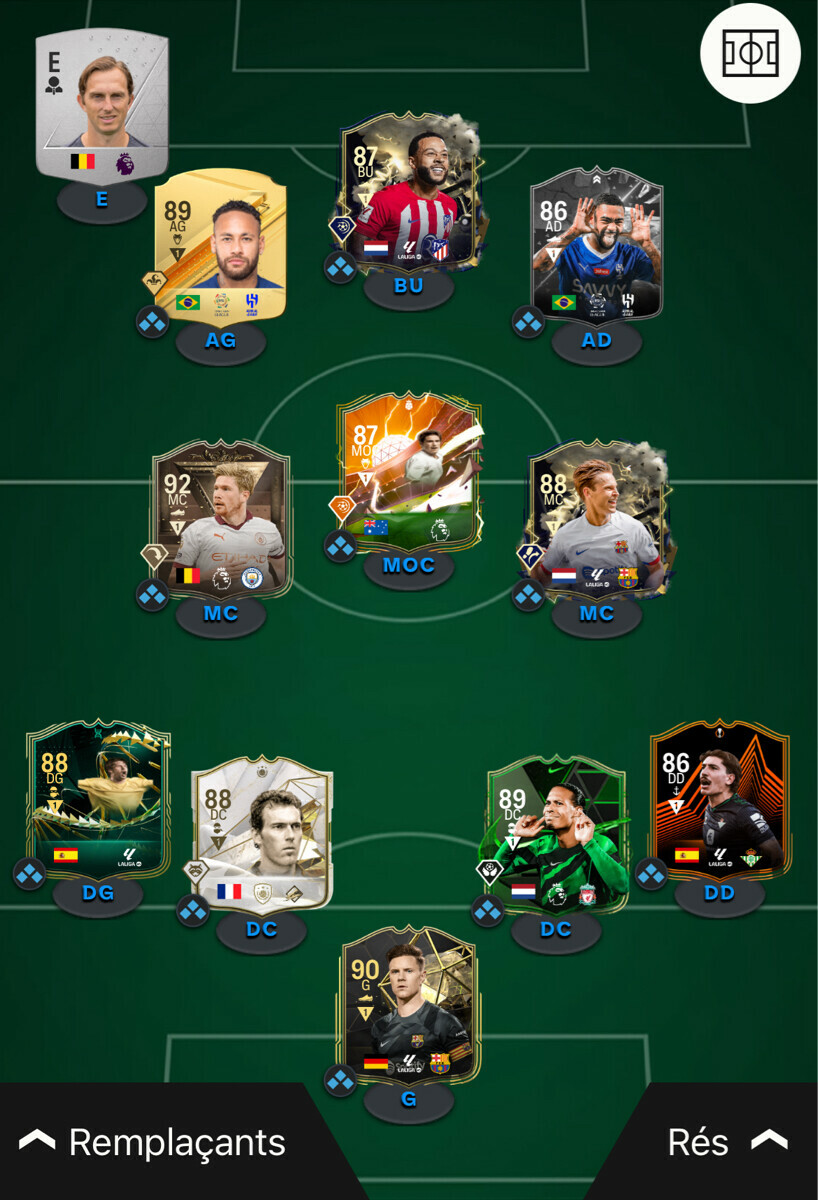Select the 88-rated DC French icon card

click(x=261, y=833)
